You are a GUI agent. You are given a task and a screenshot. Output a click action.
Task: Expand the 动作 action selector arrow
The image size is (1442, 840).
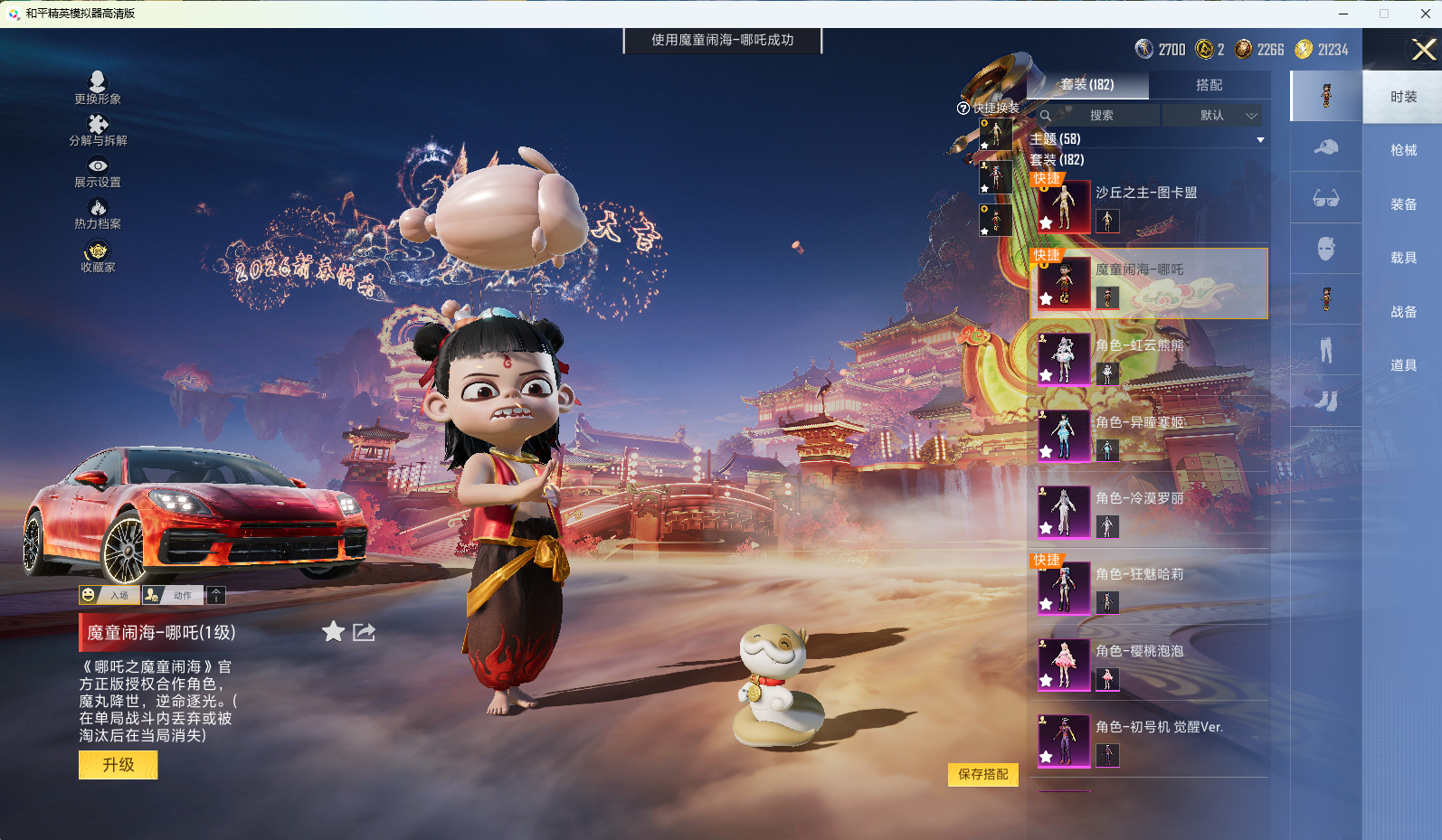[x=216, y=595]
